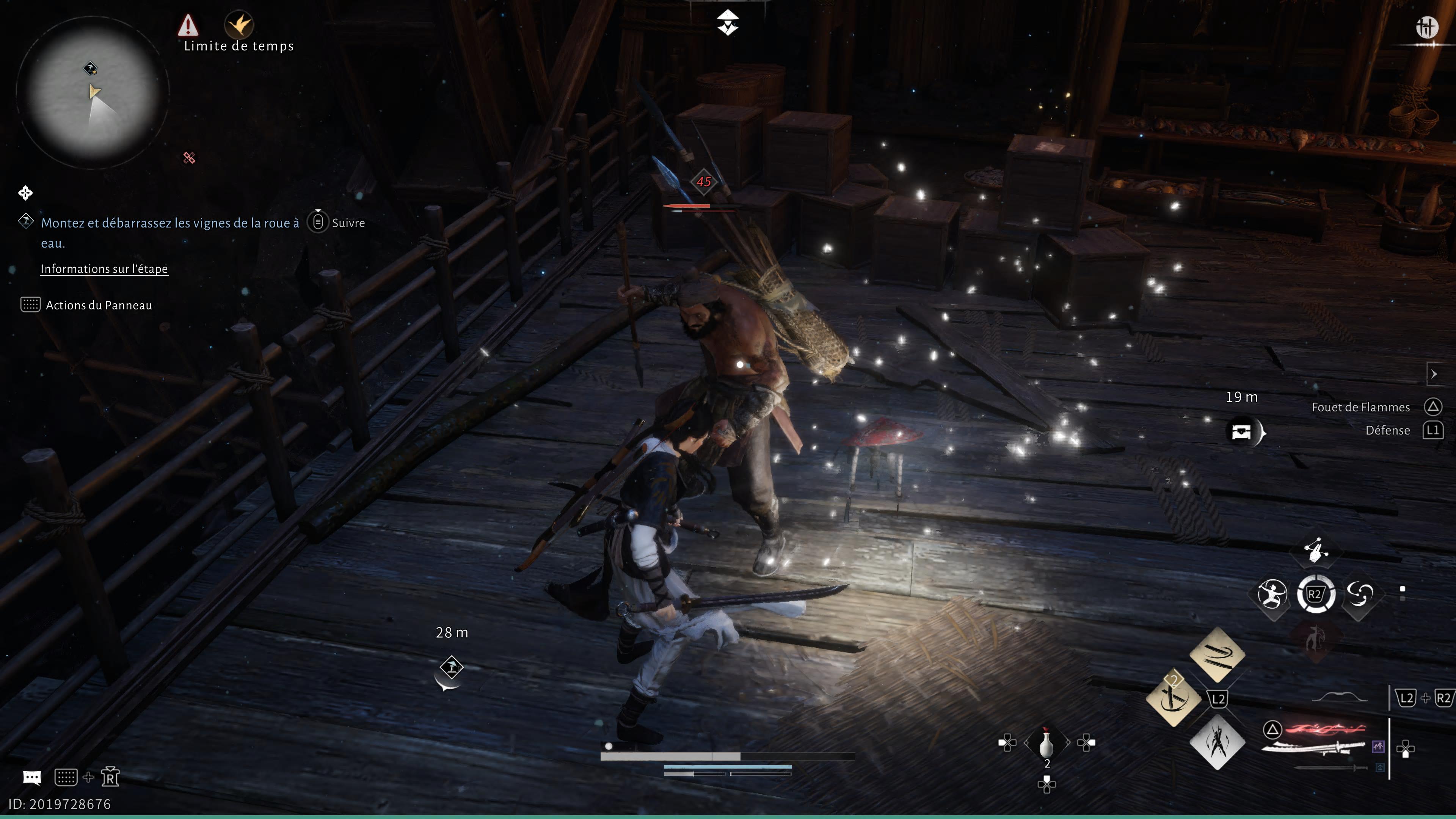
Task: Select the equipped white sword weapon
Action: pyautogui.click(x=1314, y=747)
